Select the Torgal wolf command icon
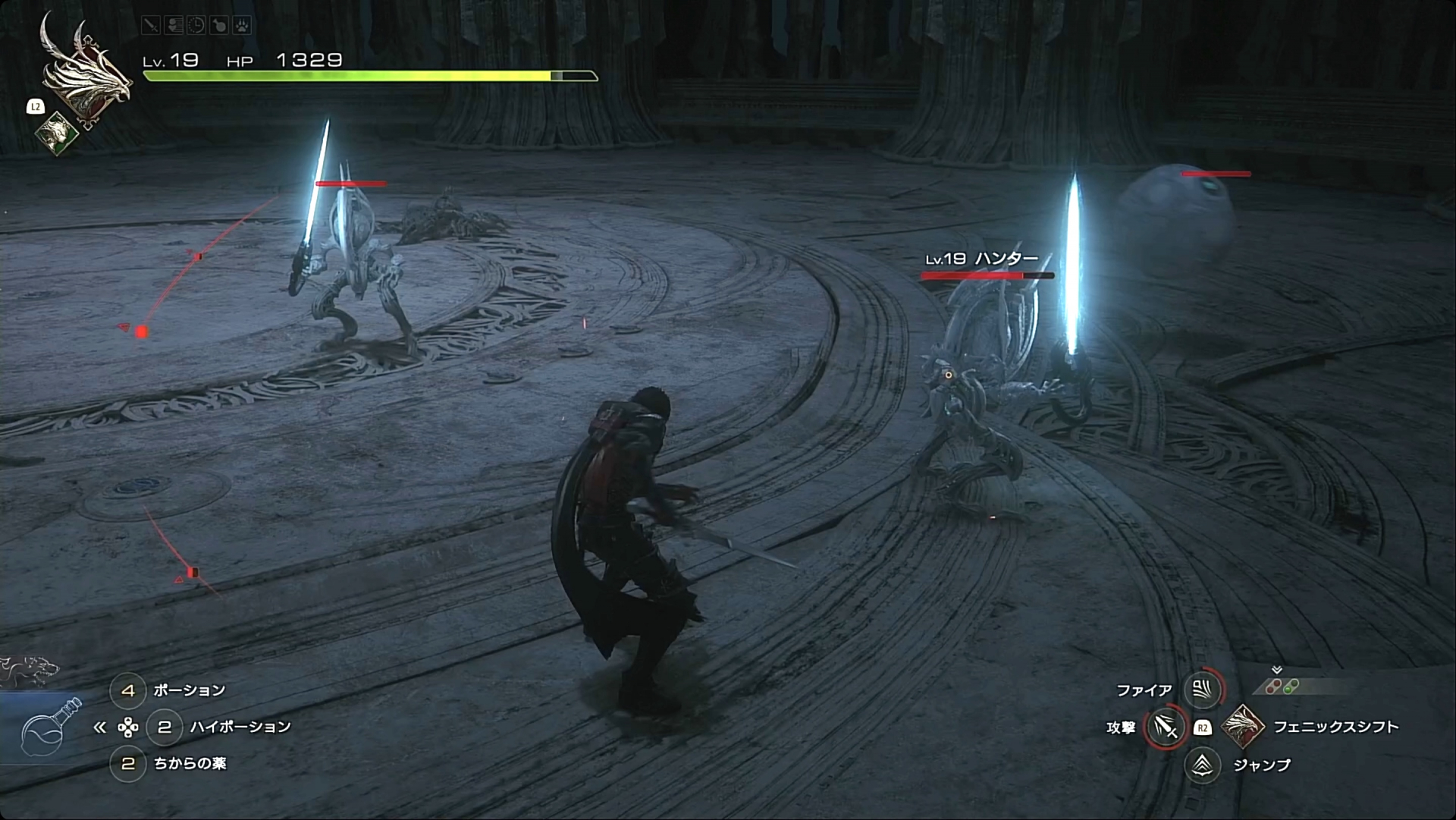This screenshot has height=820, width=1456. coord(30,671)
